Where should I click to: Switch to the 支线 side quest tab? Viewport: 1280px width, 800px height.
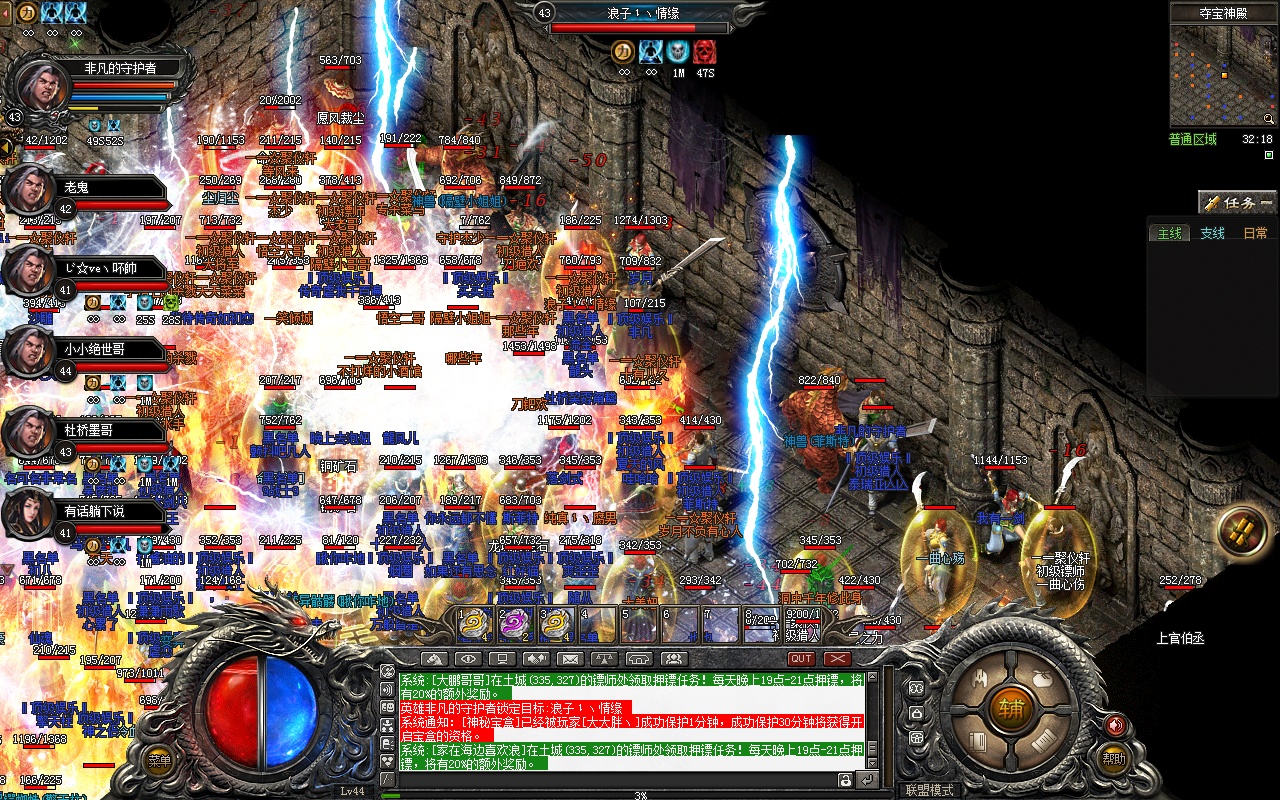coord(1212,233)
